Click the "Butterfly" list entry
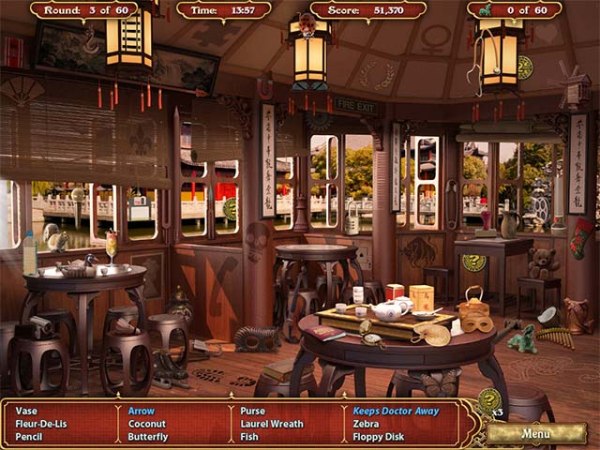 [148, 436]
